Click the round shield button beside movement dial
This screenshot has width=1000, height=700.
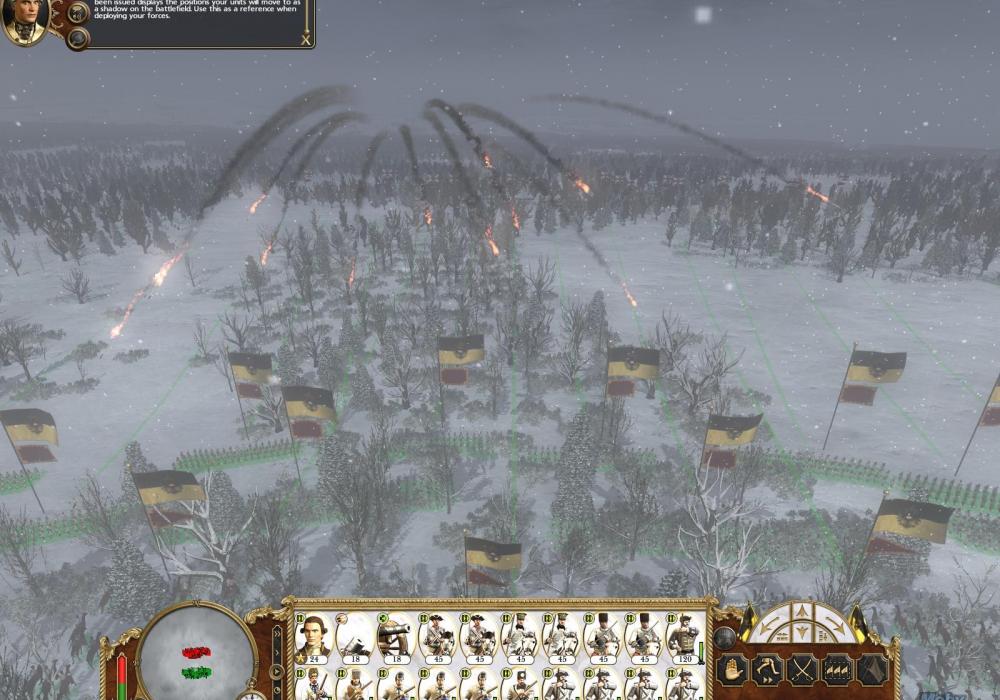[725, 636]
